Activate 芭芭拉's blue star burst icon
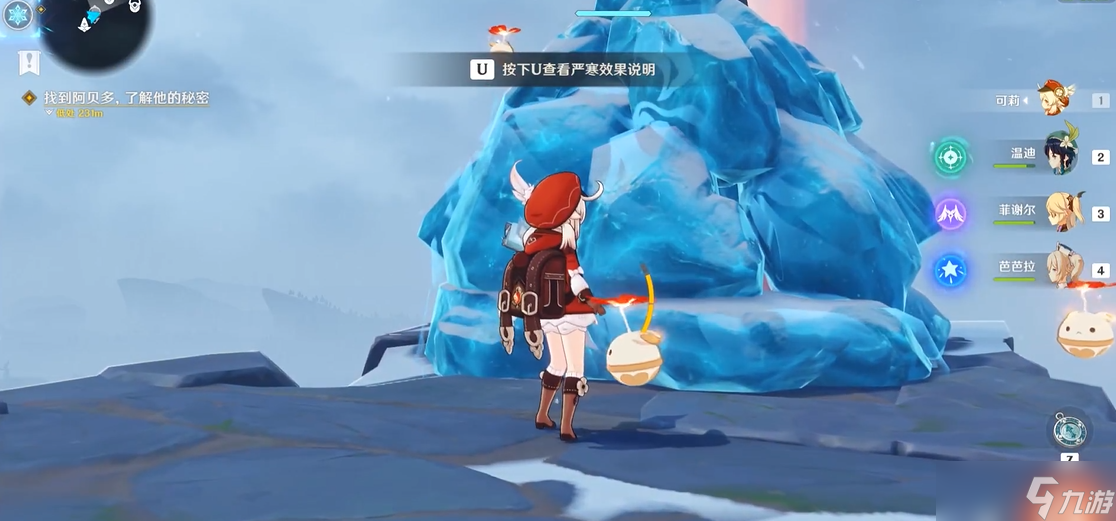 [x=951, y=270]
